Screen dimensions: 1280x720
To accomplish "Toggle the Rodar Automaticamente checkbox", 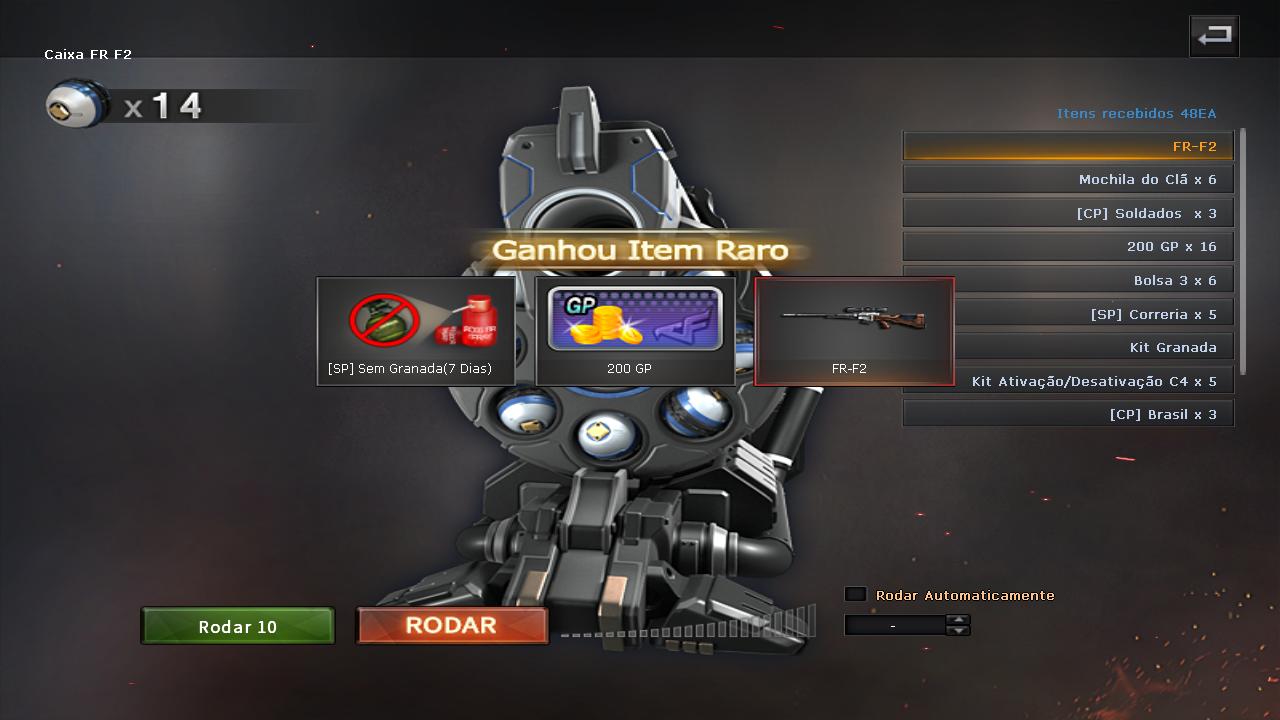I will point(855,594).
